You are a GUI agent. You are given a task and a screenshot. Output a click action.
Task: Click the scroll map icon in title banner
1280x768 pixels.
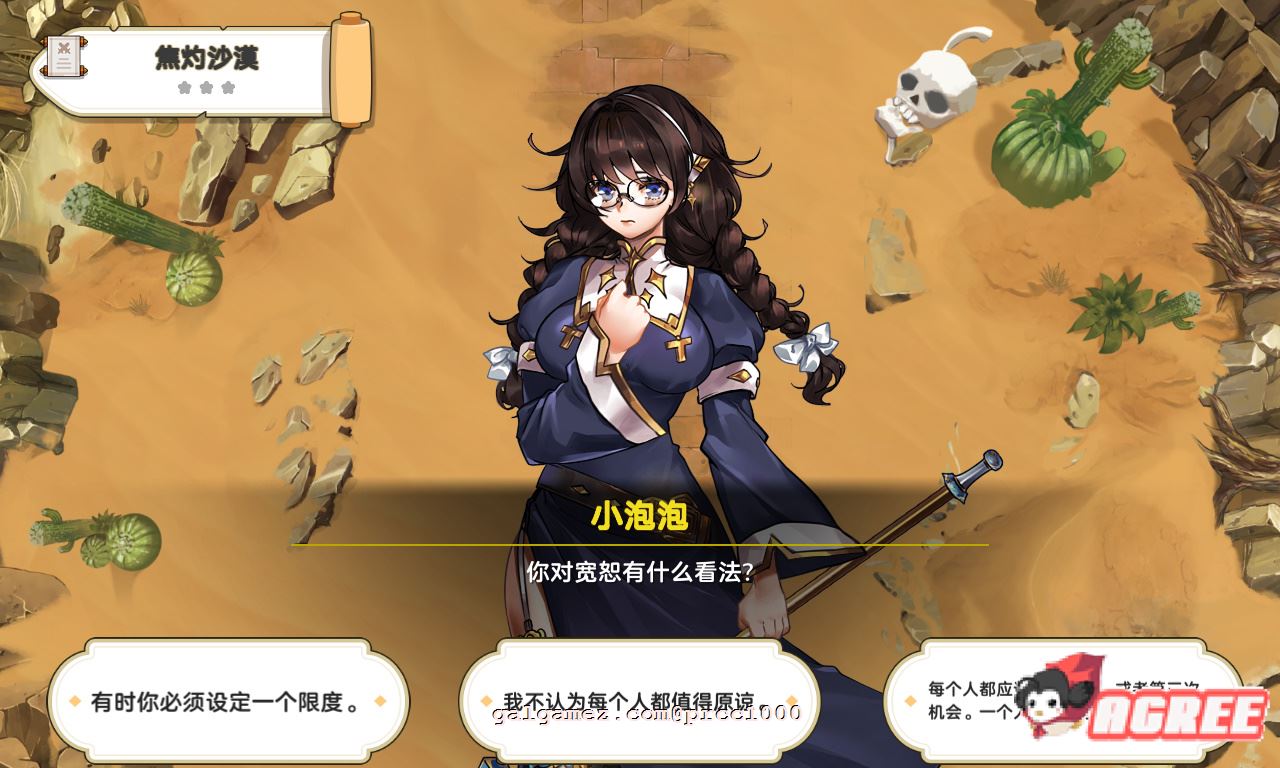pyautogui.click(x=64, y=56)
